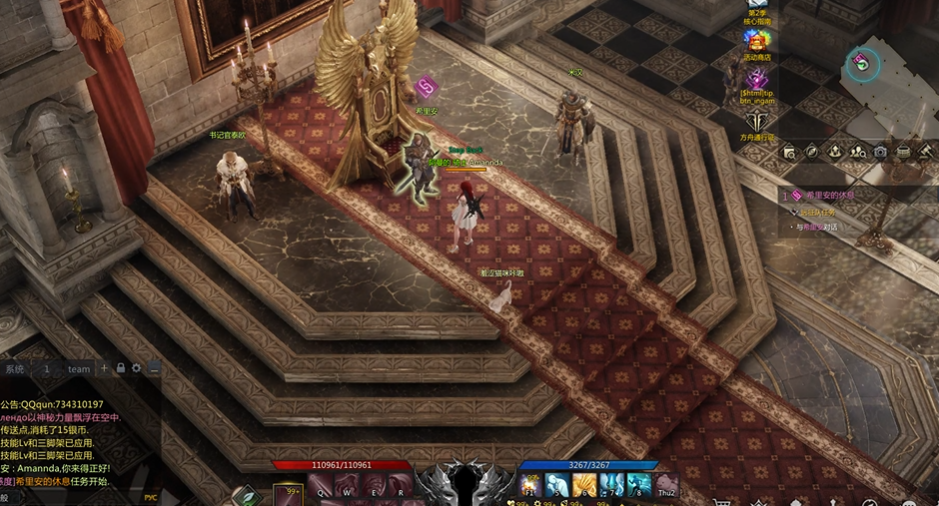939x506 pixels.
Task: Add a new chat tab
Action: 104,368
